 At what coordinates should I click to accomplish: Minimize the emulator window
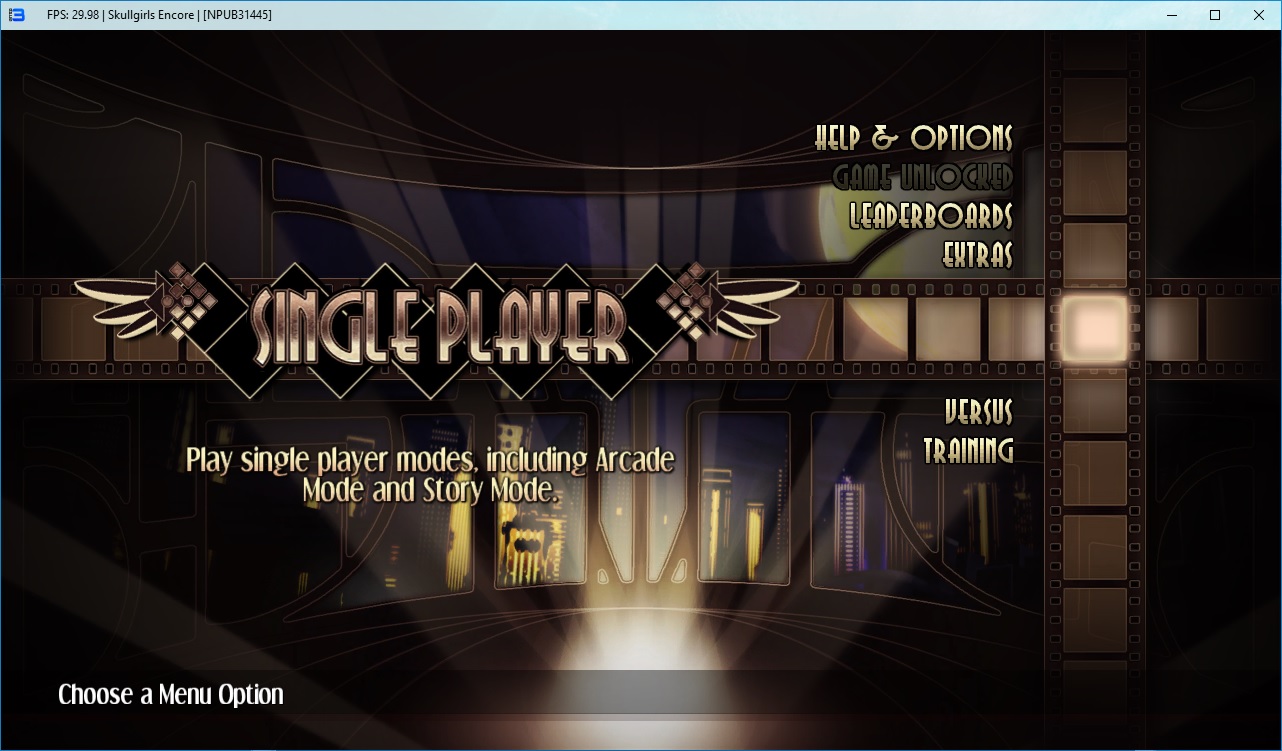(x=1170, y=15)
